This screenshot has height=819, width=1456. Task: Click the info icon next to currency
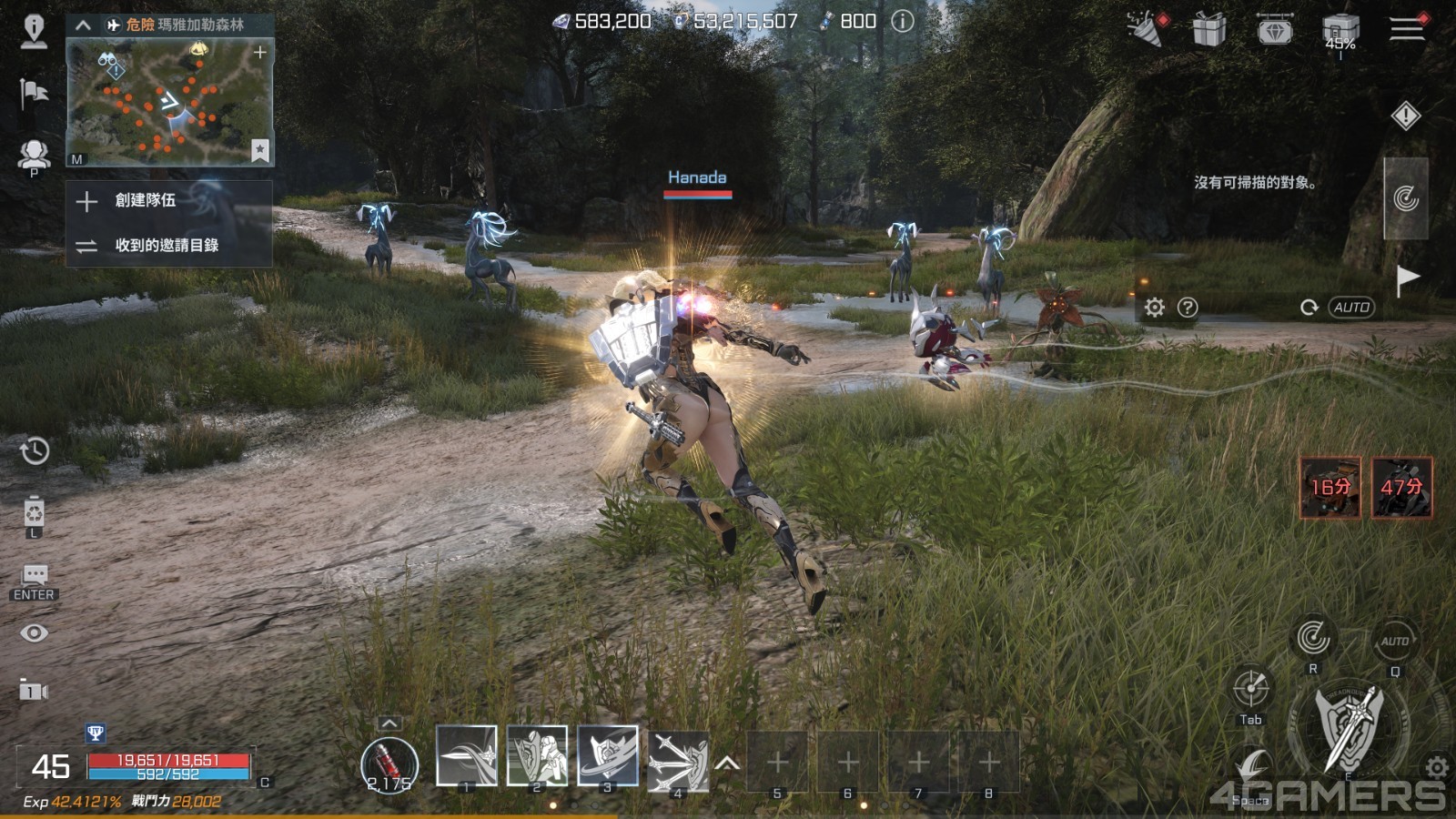(902, 21)
